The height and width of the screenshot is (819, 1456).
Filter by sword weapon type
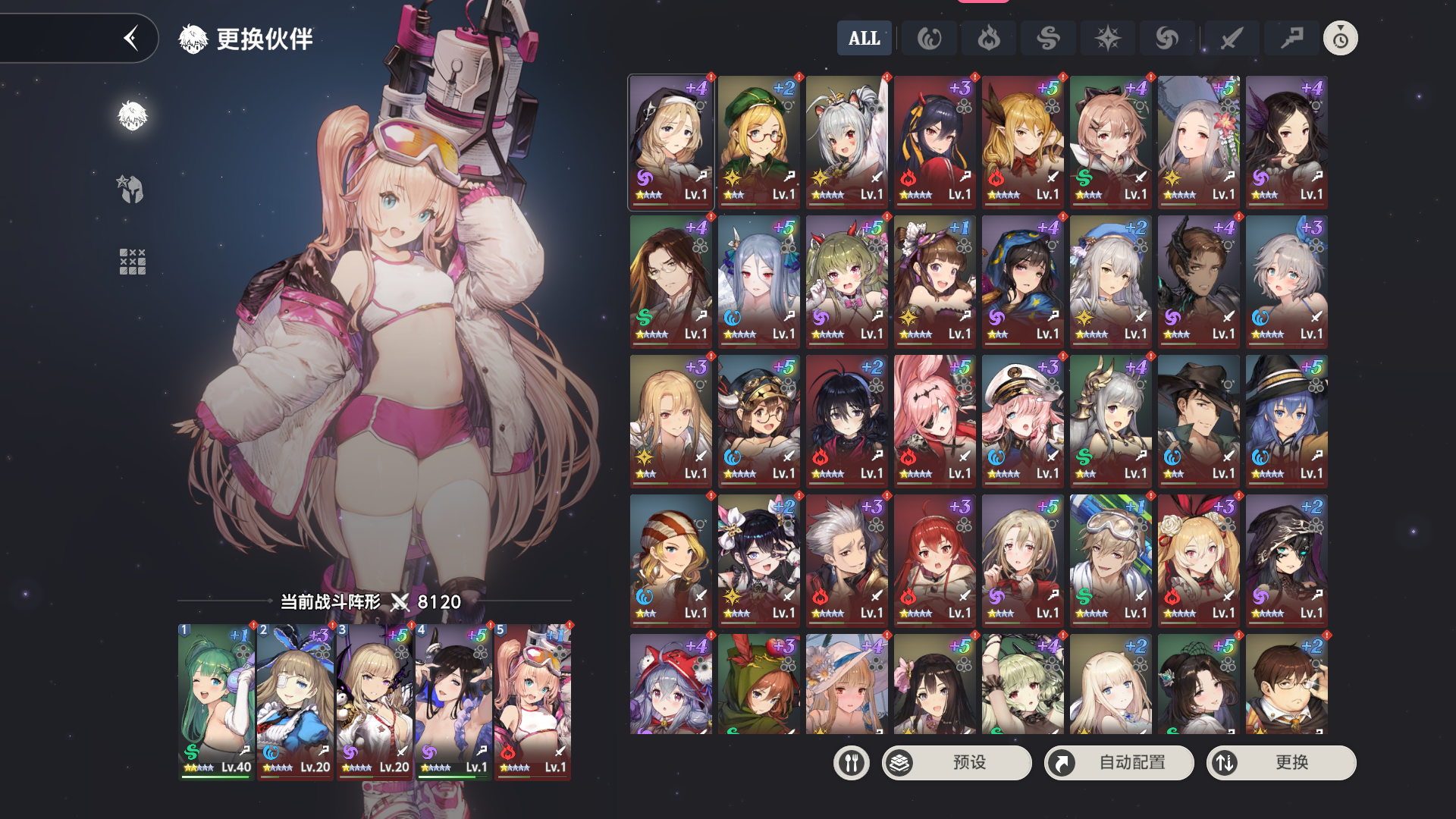(1231, 38)
